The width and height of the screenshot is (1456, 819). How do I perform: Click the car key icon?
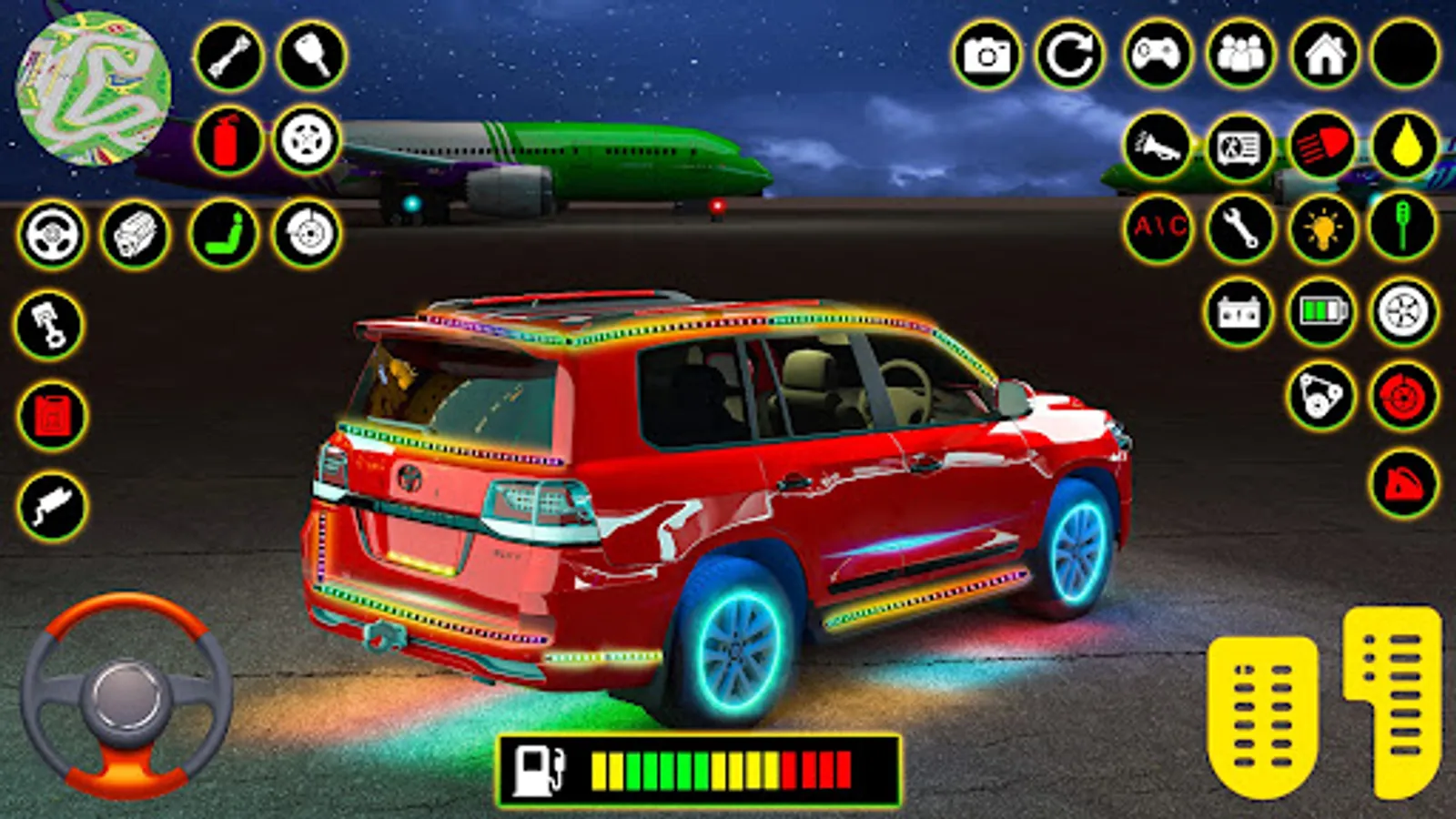click(x=311, y=56)
